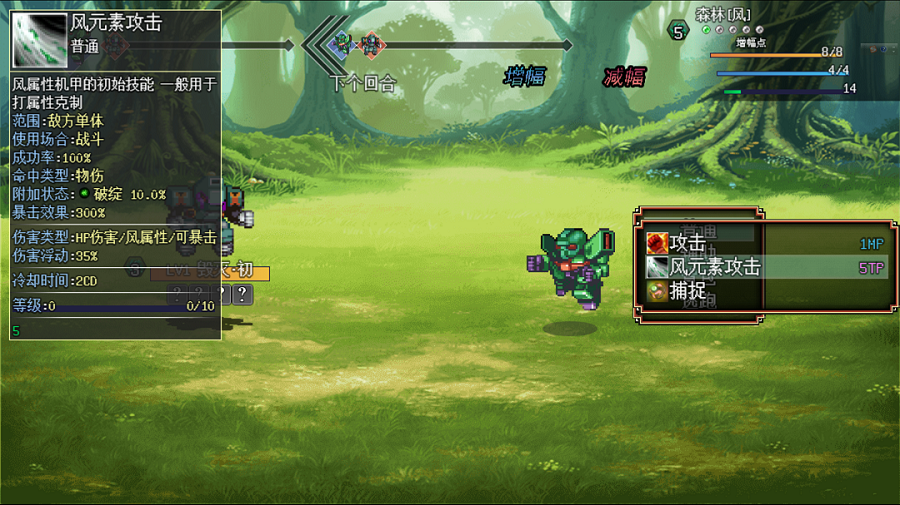Select the 捕捉 capture command
The image size is (900, 505).
click(x=687, y=291)
